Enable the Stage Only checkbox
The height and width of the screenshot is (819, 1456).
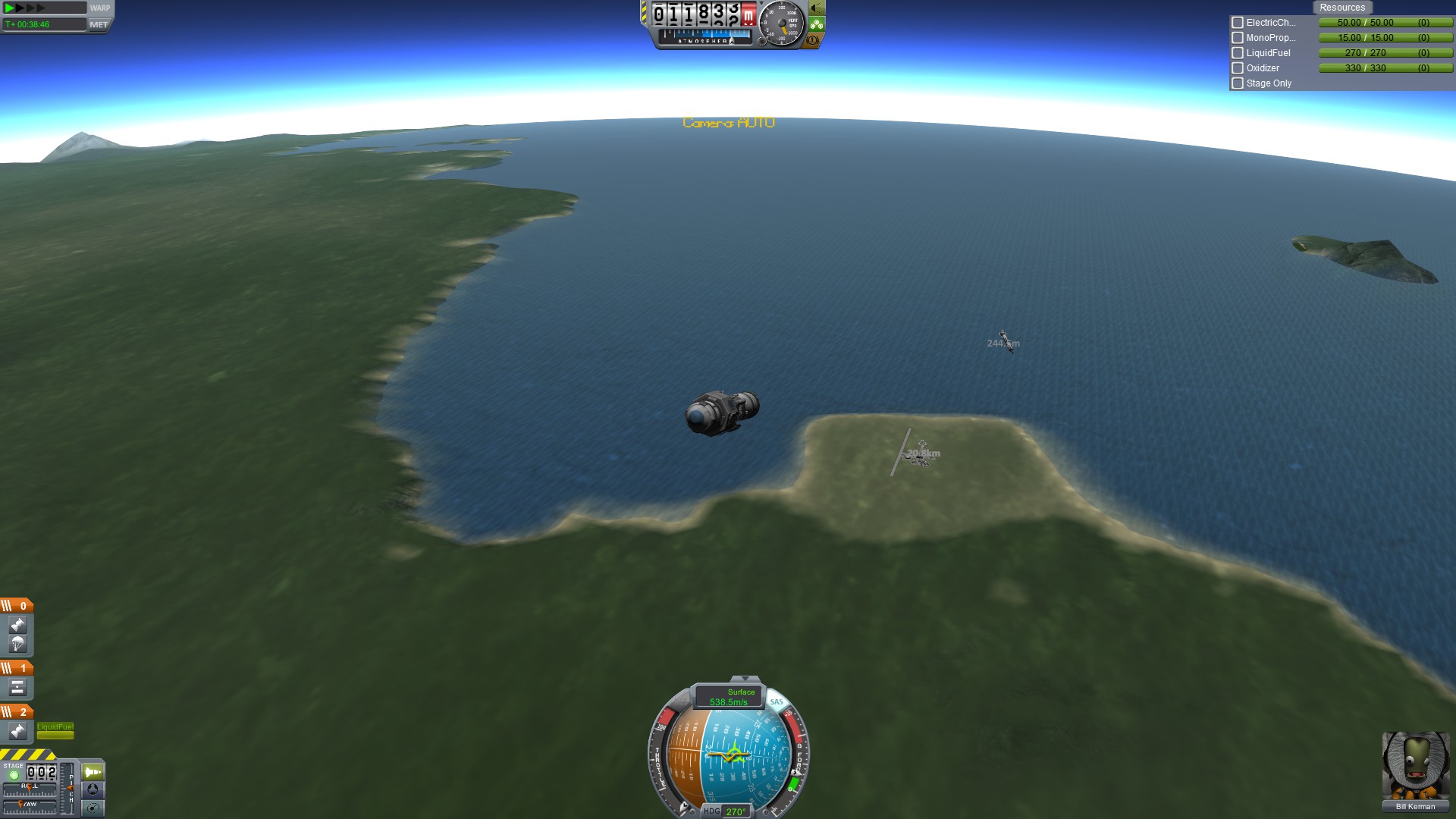1238,83
